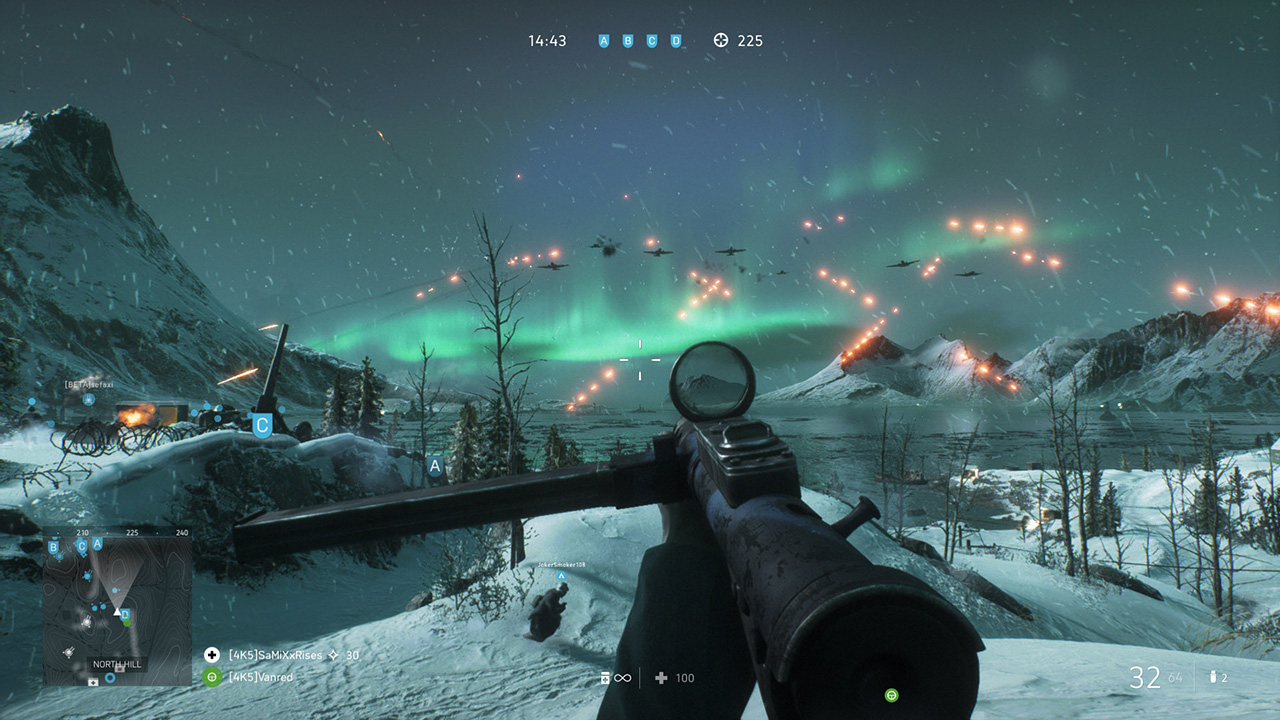The height and width of the screenshot is (720, 1280).
Task: Click the health plus icon near 100
Action: 659,678
